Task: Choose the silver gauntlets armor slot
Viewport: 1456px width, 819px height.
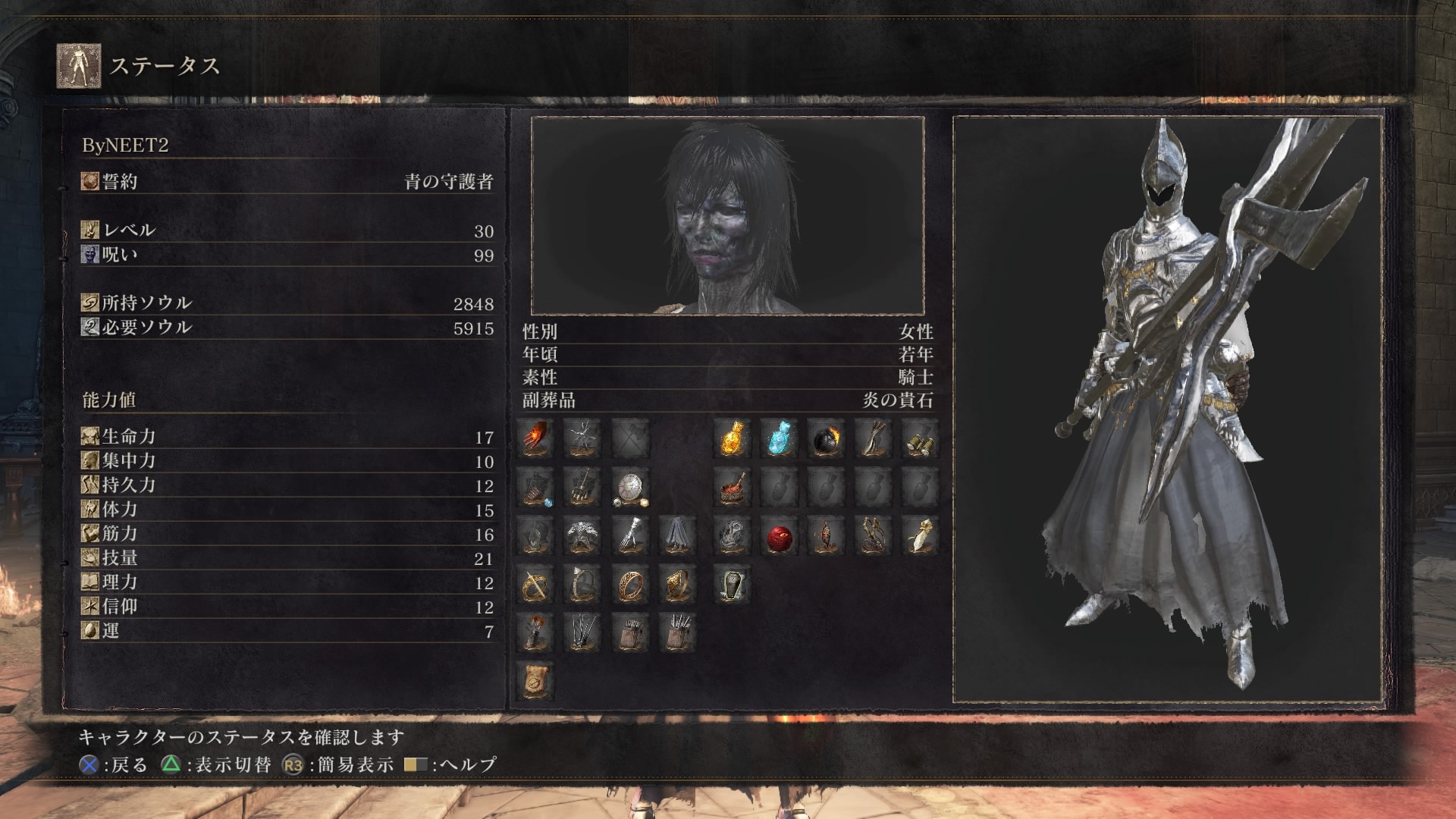Action: (630, 536)
